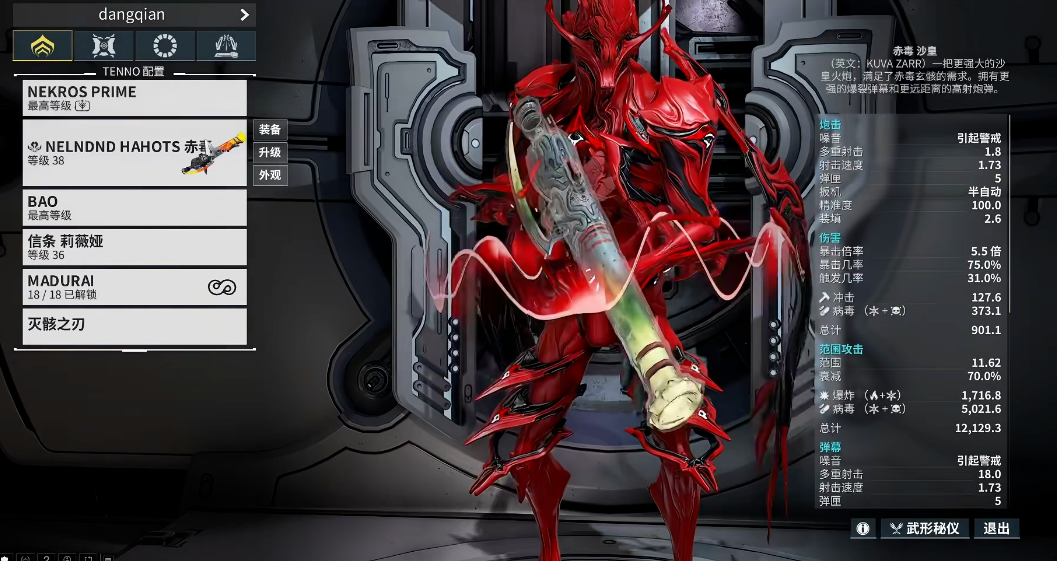Image resolution: width=1057 pixels, height=561 pixels.
Task: Select the NEKROS PRIME warframe slot
Action: point(134,97)
